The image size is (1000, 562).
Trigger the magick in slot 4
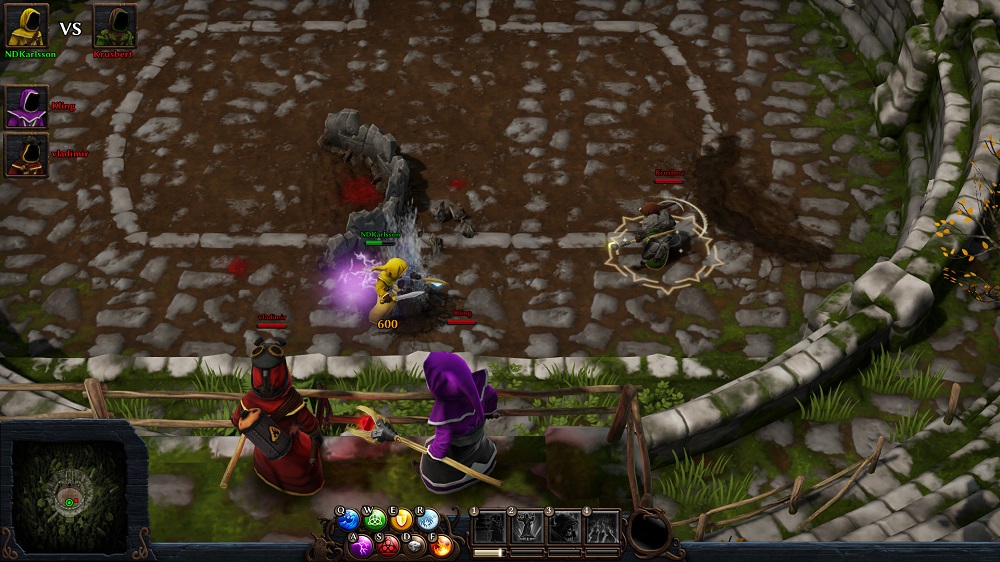(x=600, y=527)
